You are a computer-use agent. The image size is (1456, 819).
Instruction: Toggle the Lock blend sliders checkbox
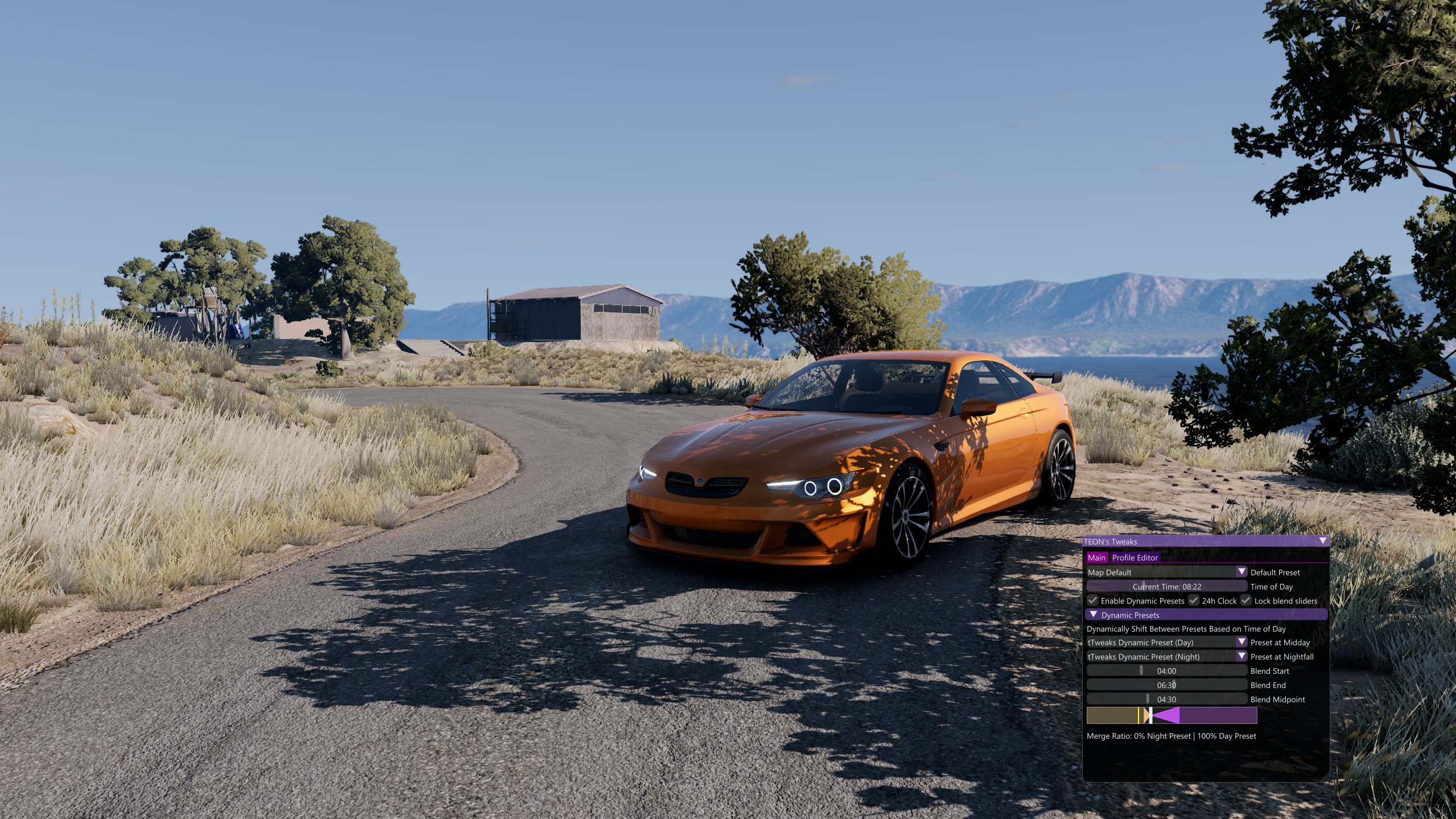(1246, 600)
